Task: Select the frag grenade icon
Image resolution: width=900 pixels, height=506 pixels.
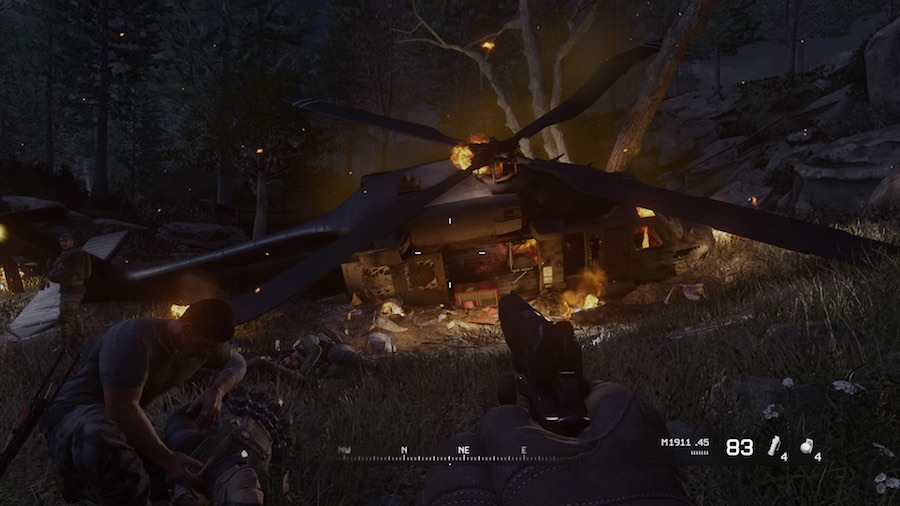Action: 806,447
